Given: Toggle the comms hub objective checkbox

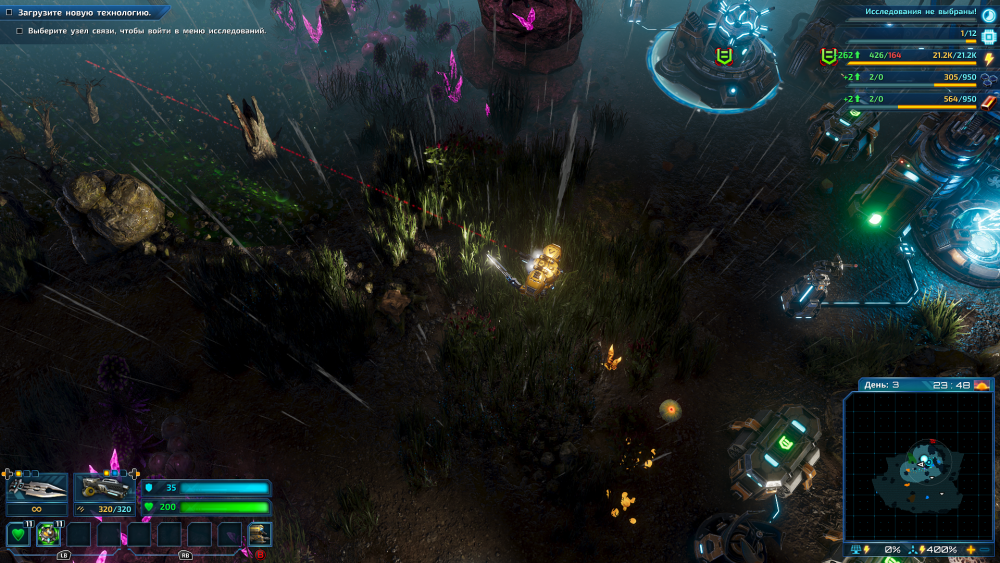Looking at the screenshot, I should 19,31.
